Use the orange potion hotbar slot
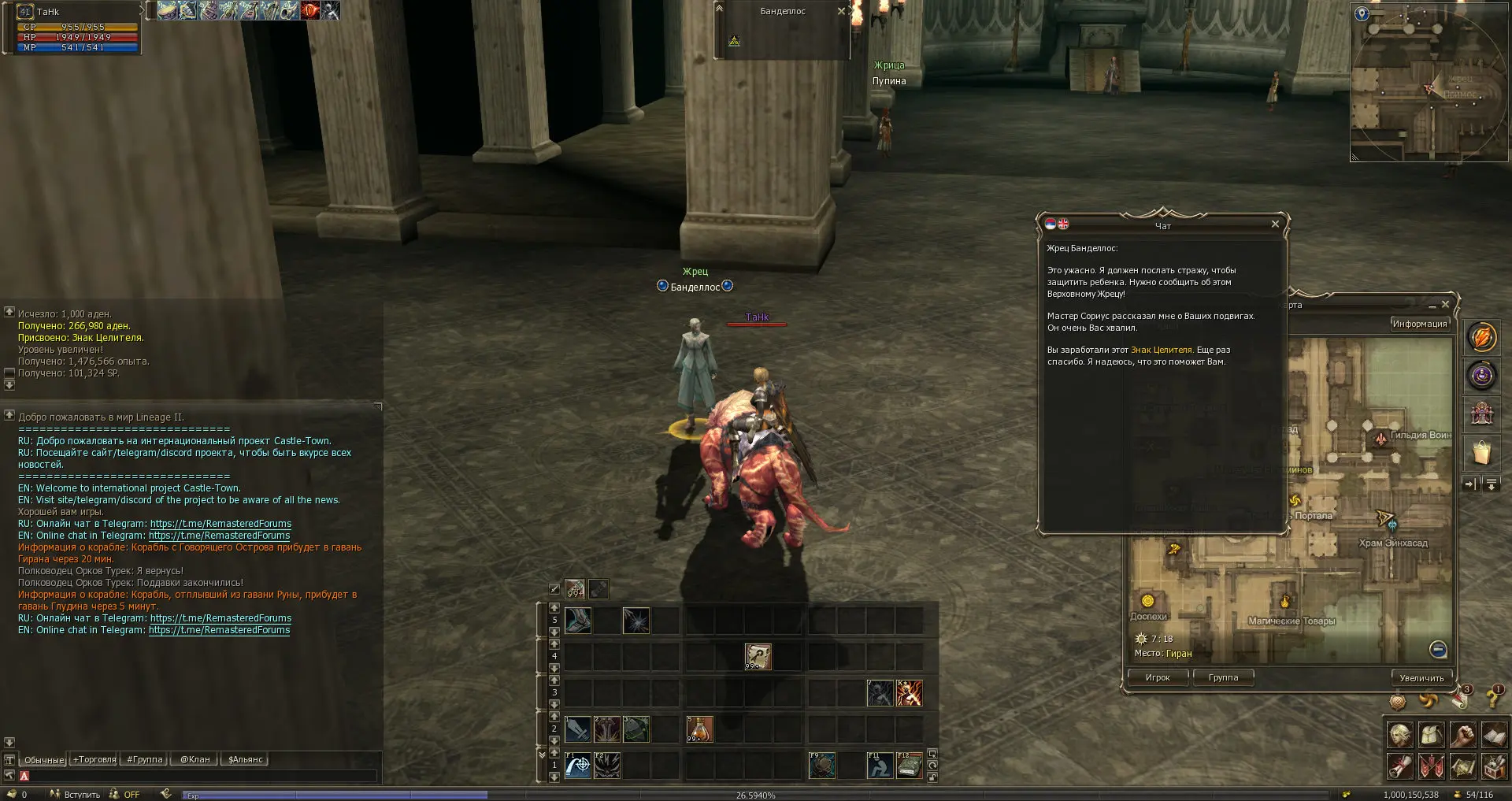 [699, 729]
